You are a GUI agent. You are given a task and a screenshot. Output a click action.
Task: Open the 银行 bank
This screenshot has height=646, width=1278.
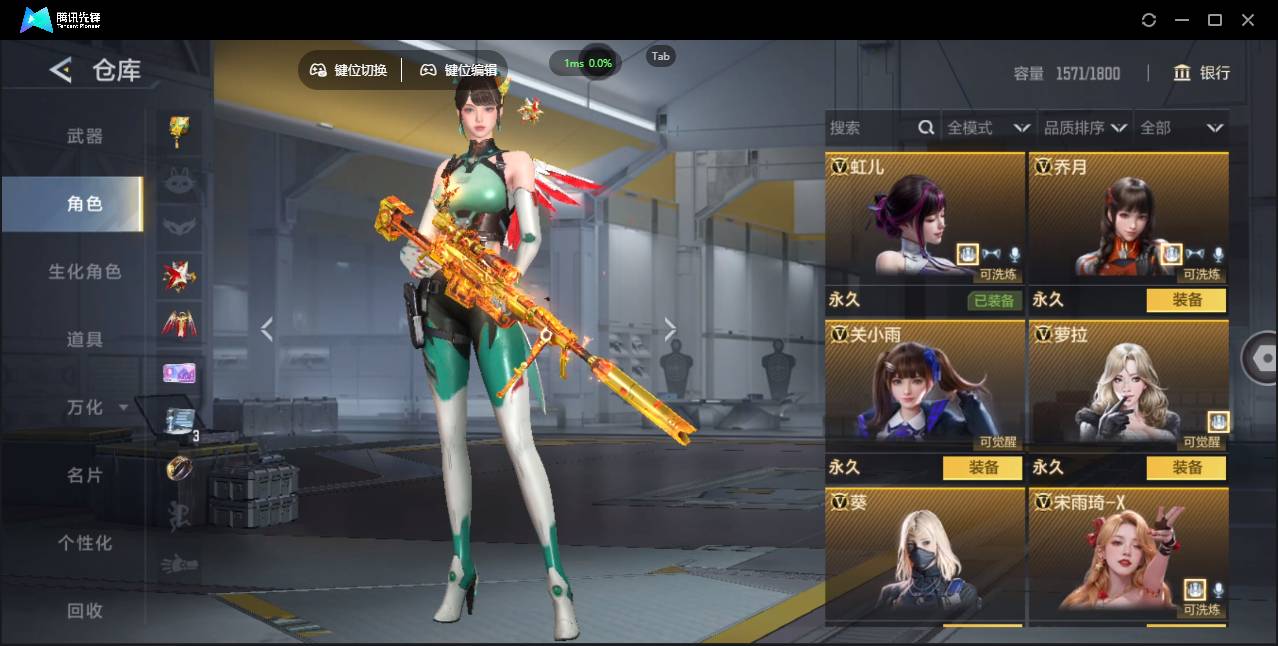1201,73
